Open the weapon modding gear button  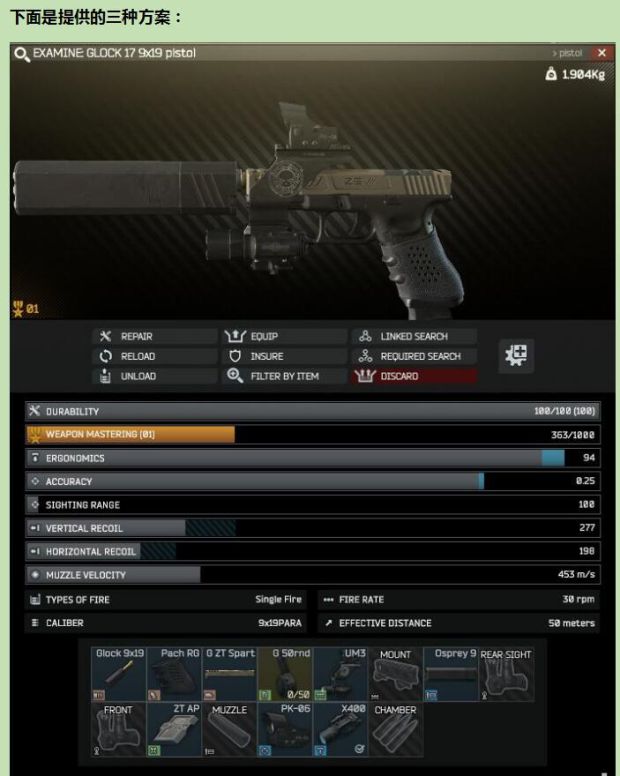516,356
